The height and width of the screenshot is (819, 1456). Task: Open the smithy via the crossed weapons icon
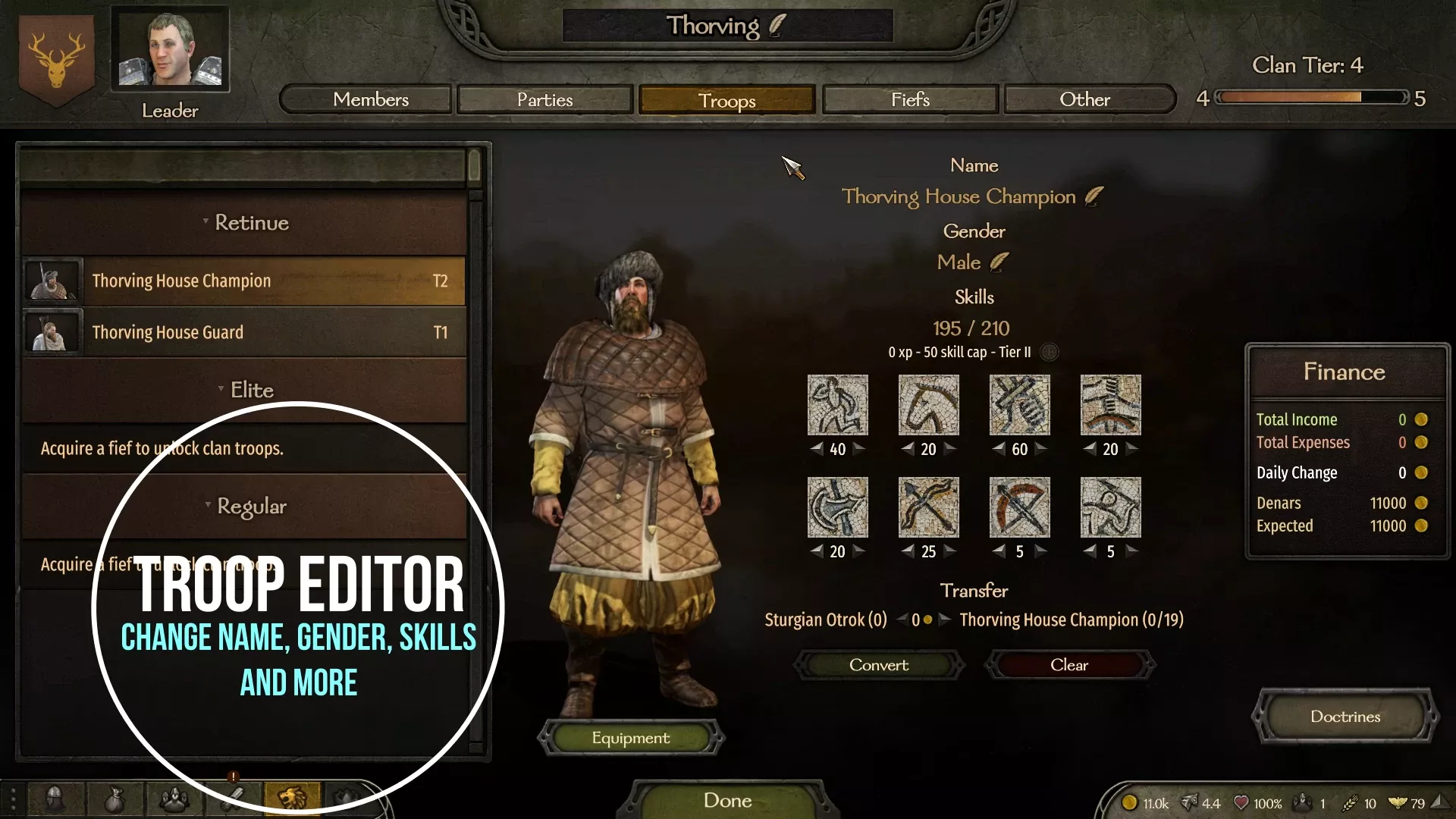pos(234,796)
